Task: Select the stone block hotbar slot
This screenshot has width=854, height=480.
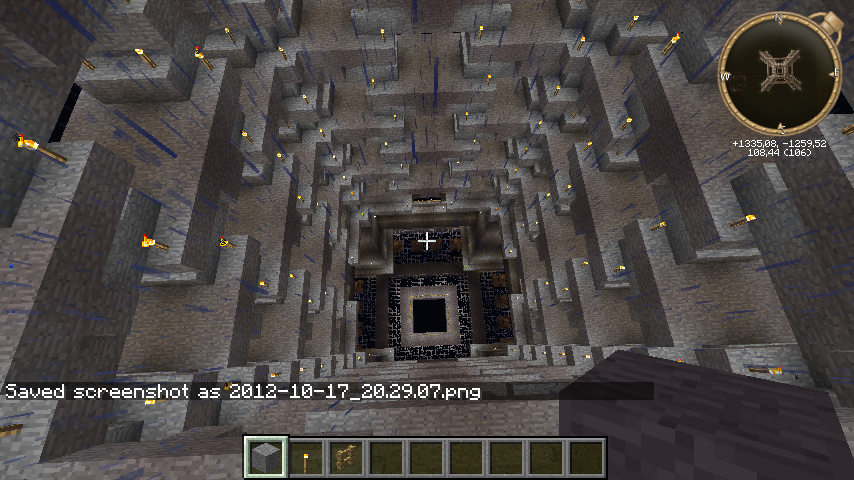Action: click(x=266, y=457)
